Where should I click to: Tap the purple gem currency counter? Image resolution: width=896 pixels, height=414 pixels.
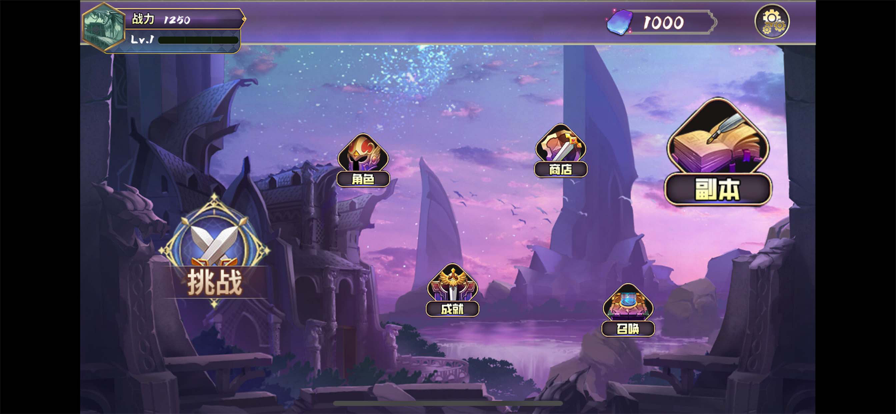660,22
